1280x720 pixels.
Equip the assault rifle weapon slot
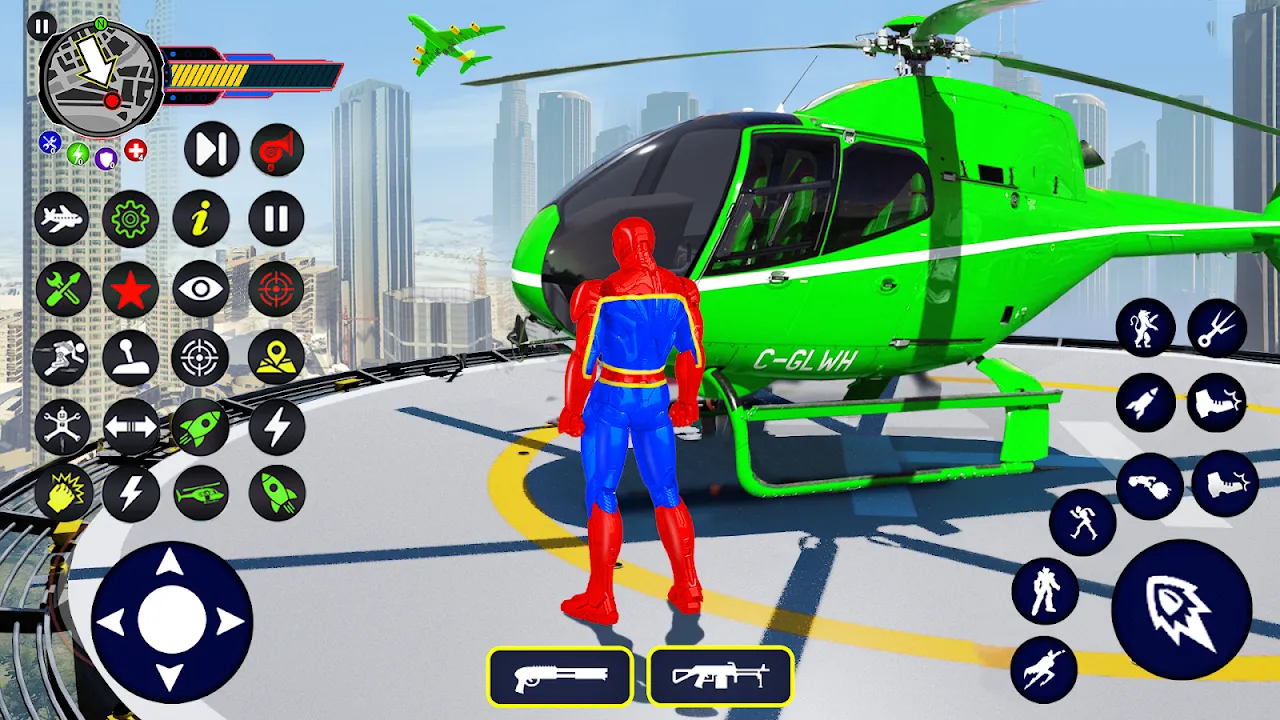coord(720,677)
